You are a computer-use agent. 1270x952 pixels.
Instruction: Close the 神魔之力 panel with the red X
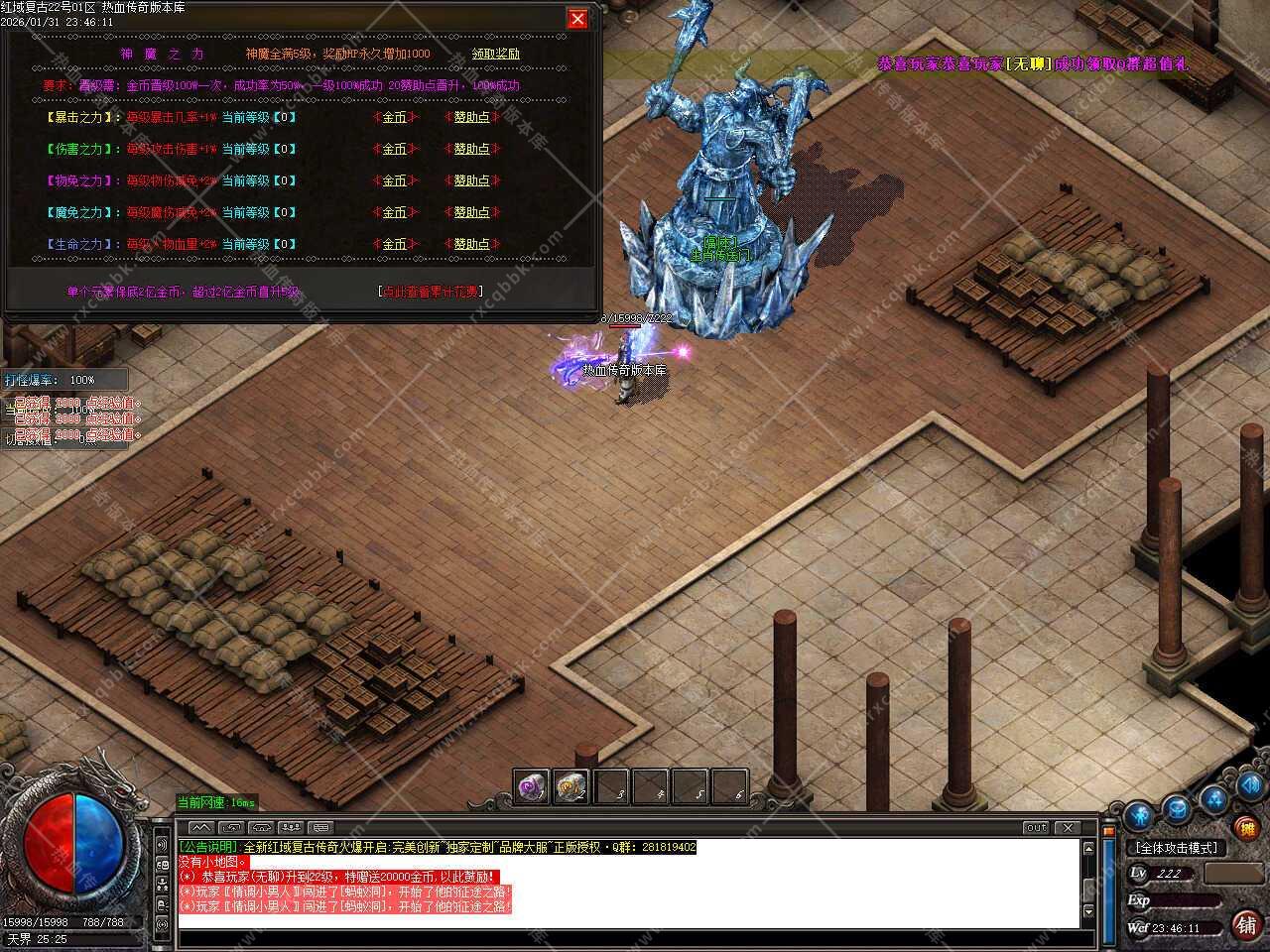pos(576,19)
